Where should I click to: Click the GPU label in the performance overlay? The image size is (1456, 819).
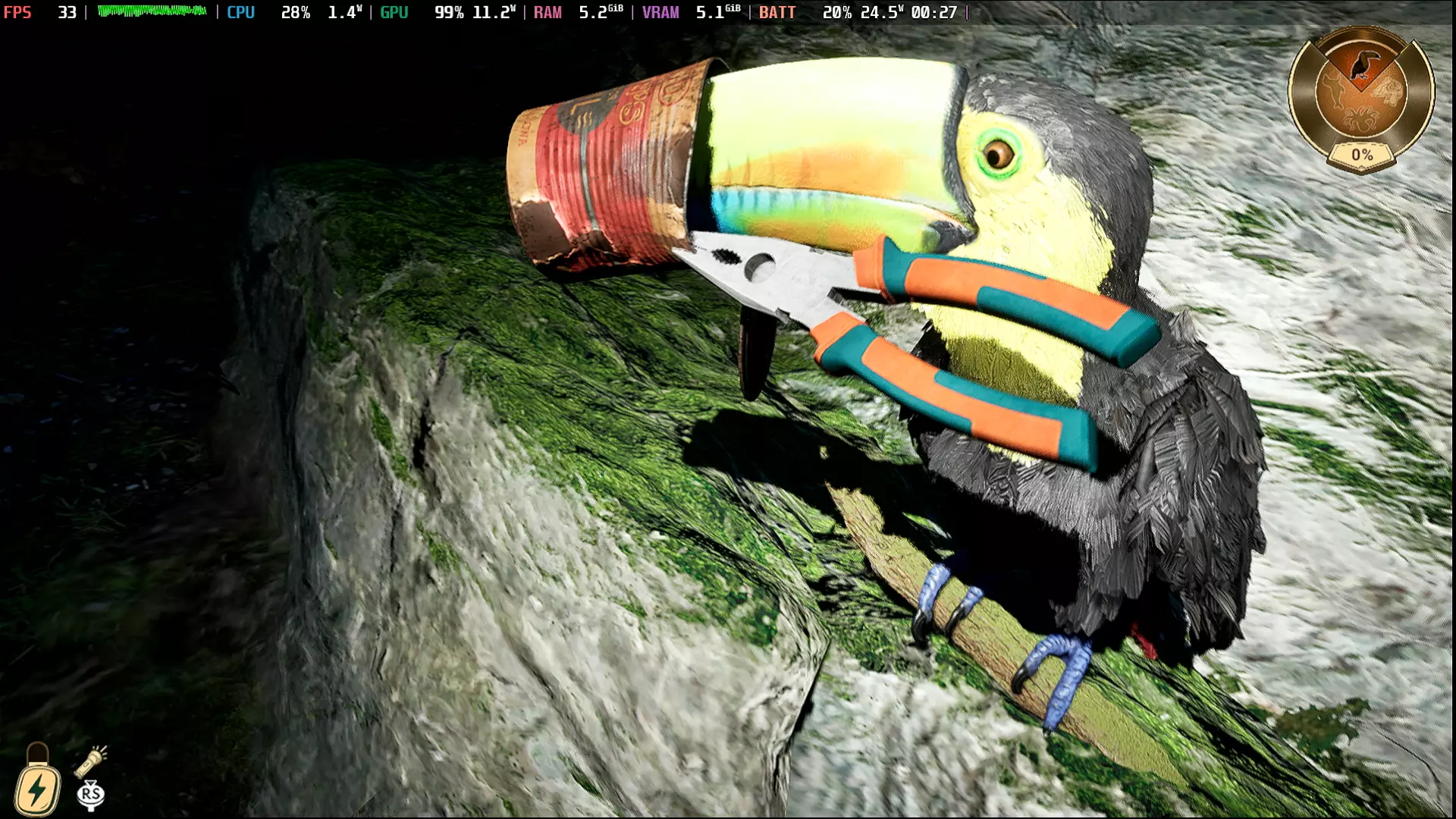397,12
